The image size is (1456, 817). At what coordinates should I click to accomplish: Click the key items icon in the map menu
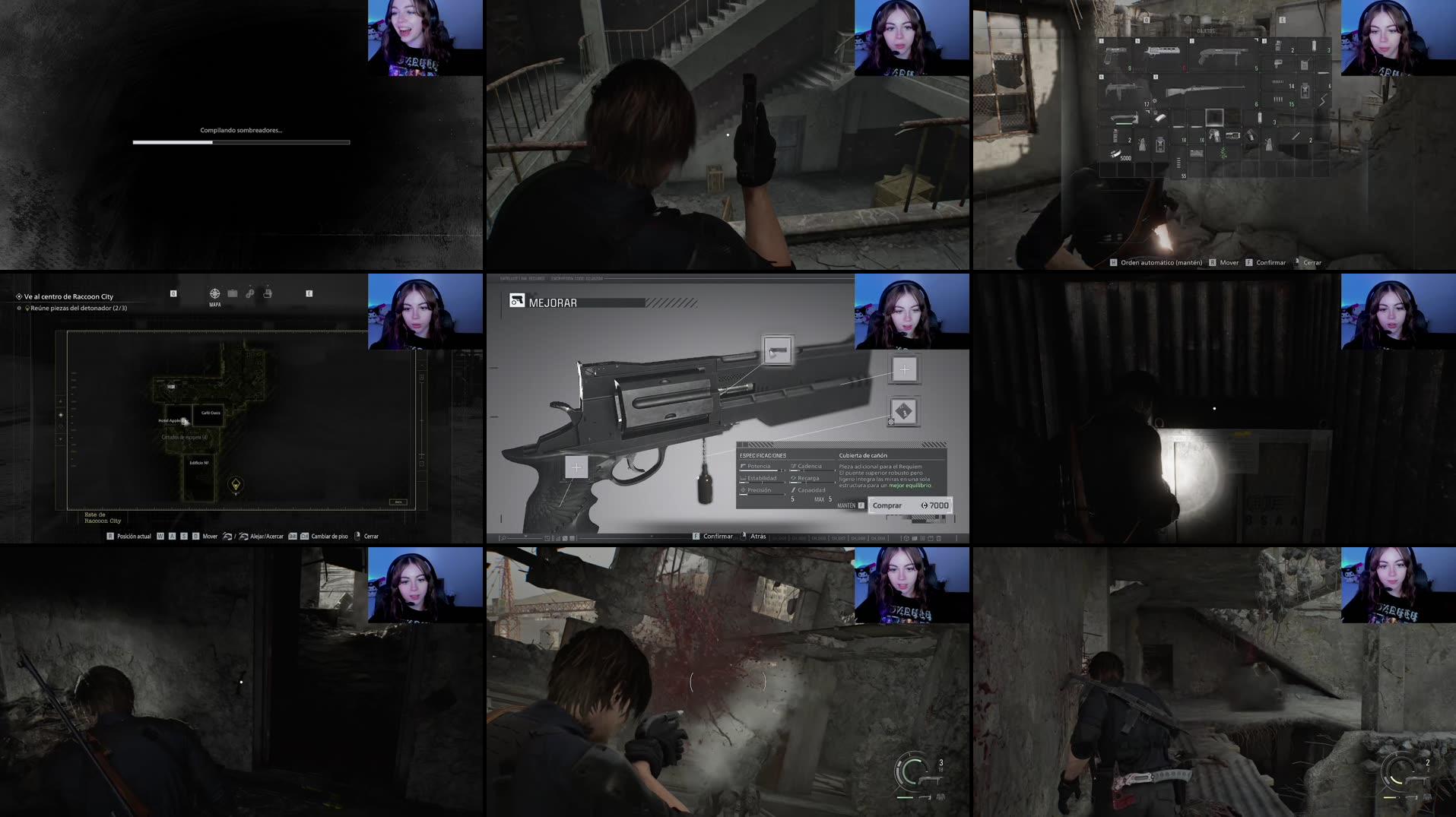[249, 293]
